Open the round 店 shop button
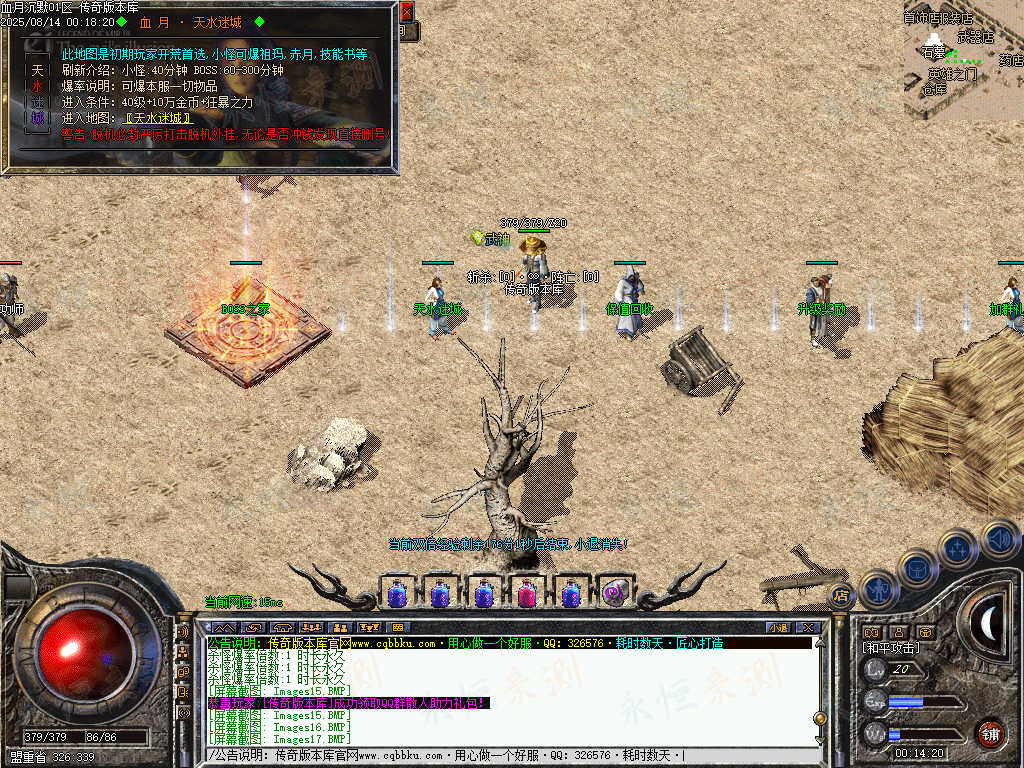This screenshot has height=768, width=1024. (841, 595)
